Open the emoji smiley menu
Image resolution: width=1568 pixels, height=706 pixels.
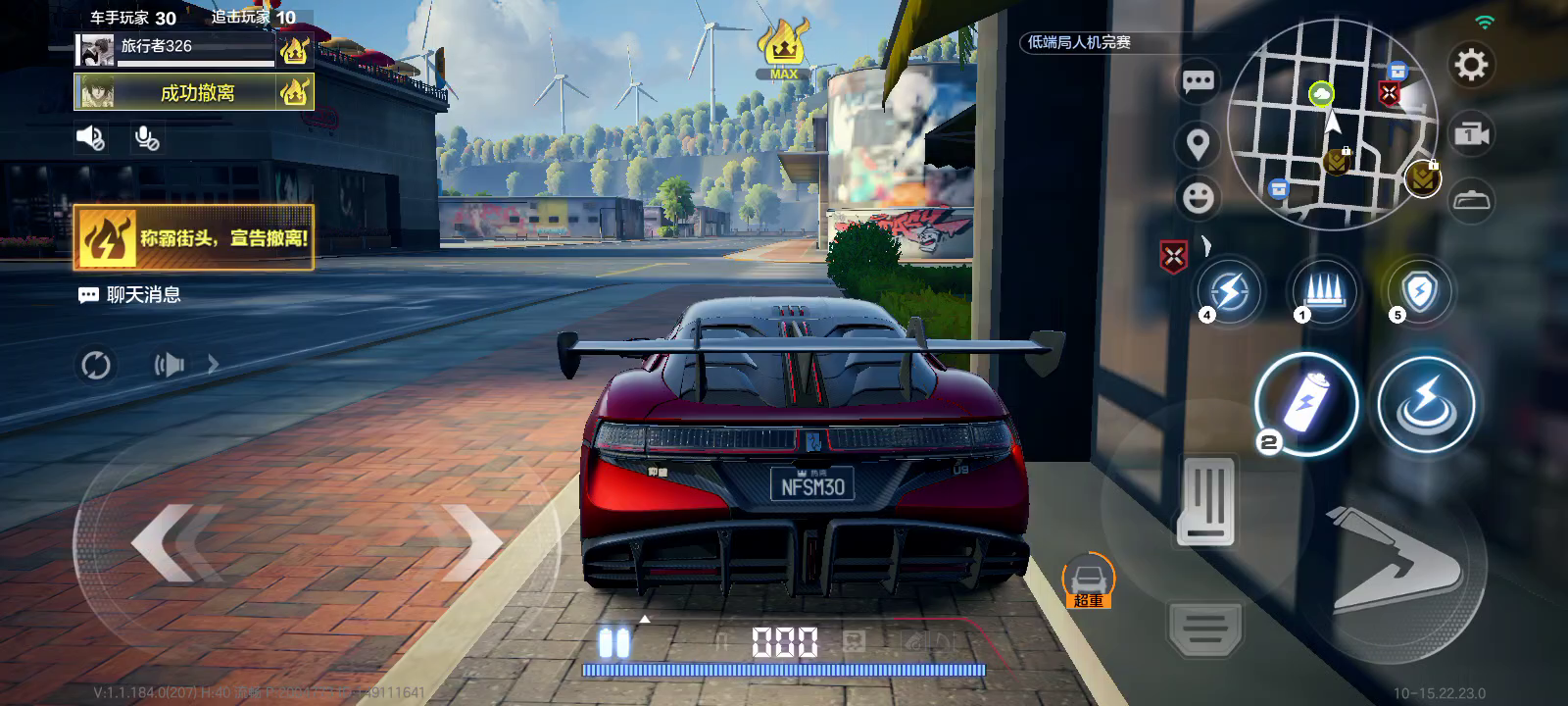(1198, 198)
